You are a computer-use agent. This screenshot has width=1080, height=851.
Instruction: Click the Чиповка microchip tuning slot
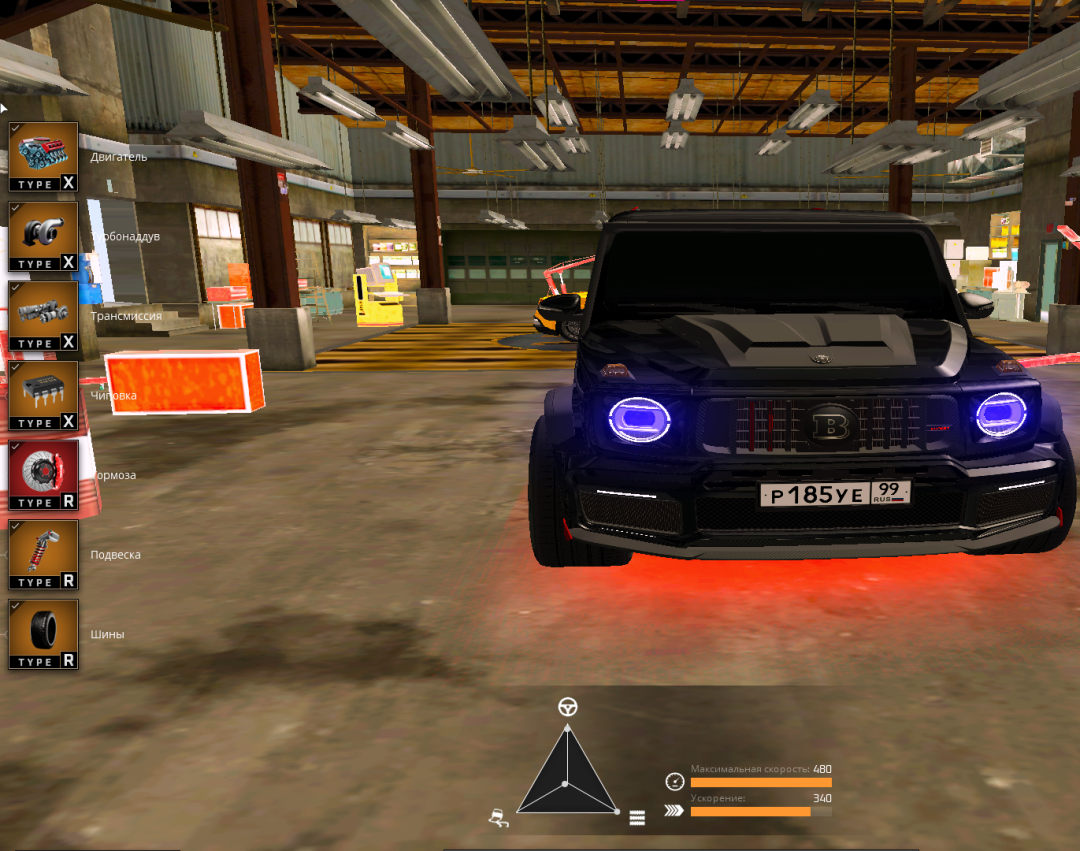[x=43, y=395]
